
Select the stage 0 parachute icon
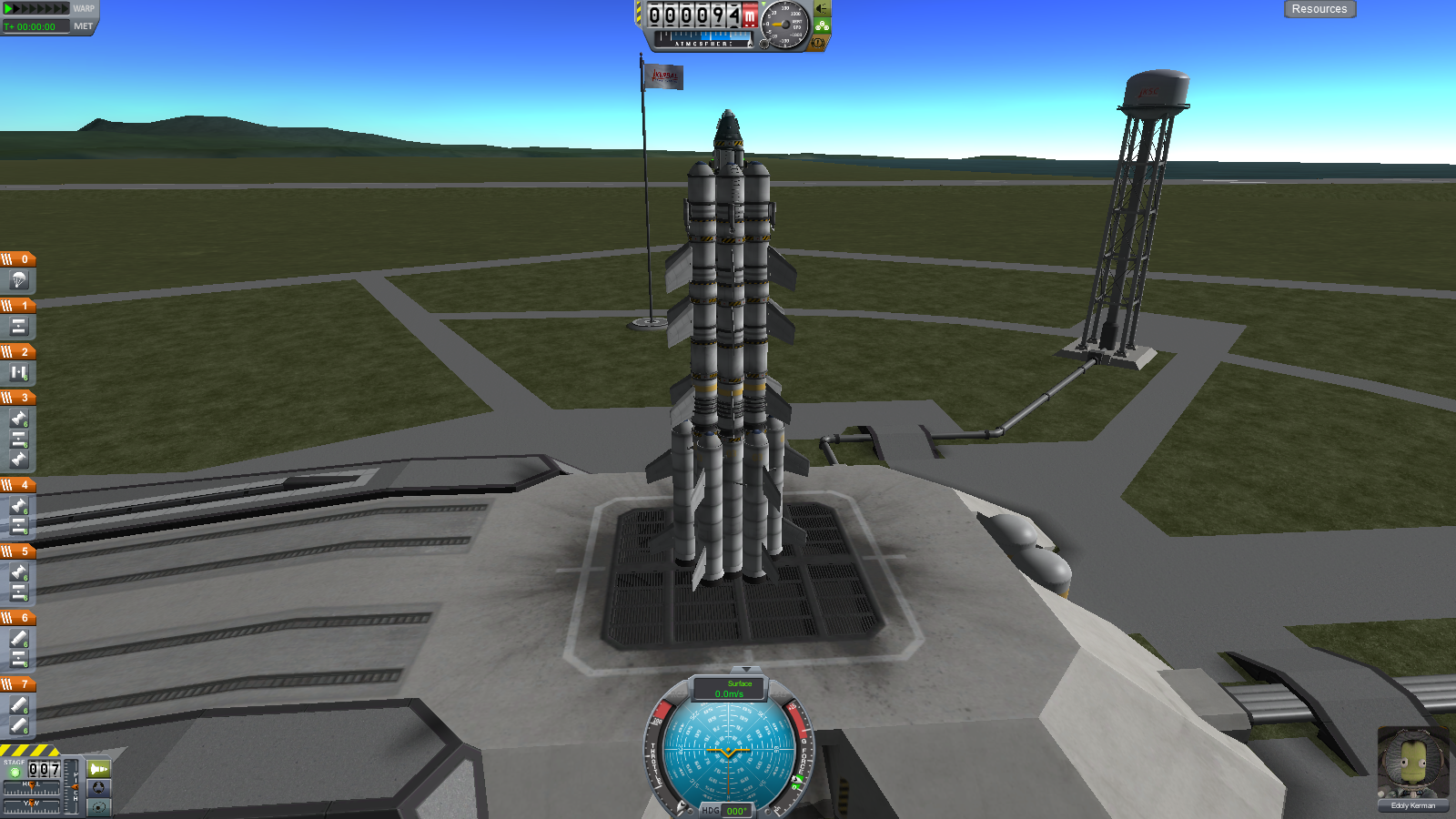pos(18,280)
